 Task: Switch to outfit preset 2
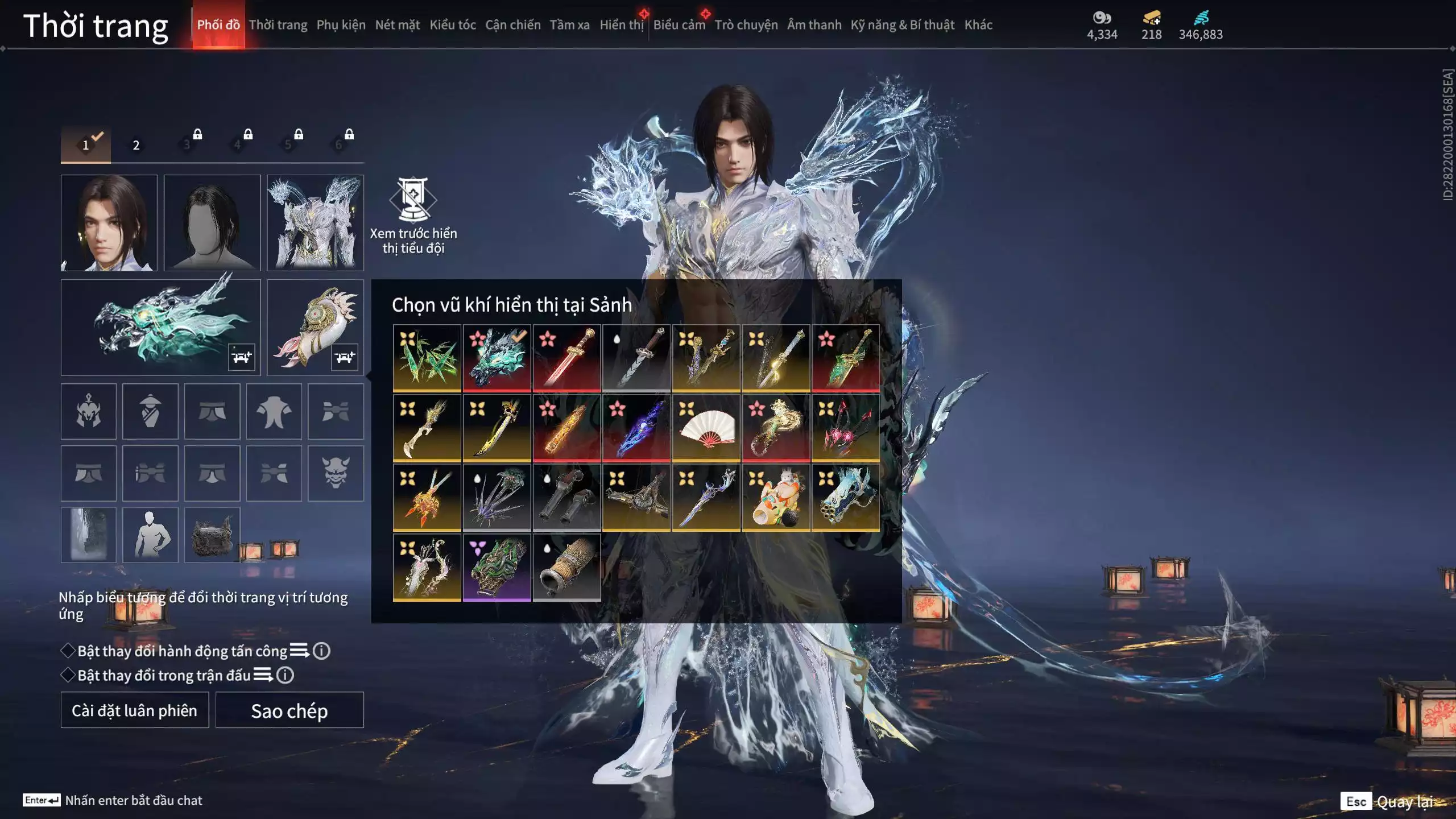tap(136, 145)
